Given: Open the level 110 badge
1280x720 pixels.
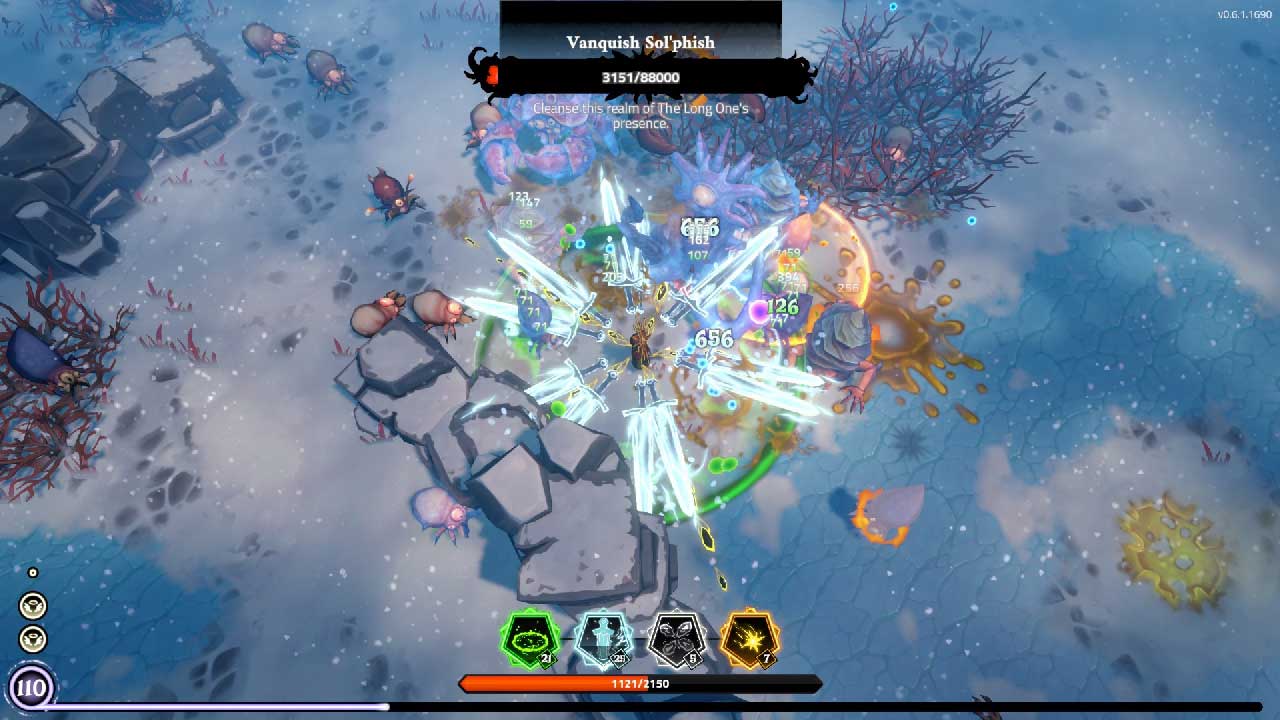Looking at the screenshot, I should [30, 688].
